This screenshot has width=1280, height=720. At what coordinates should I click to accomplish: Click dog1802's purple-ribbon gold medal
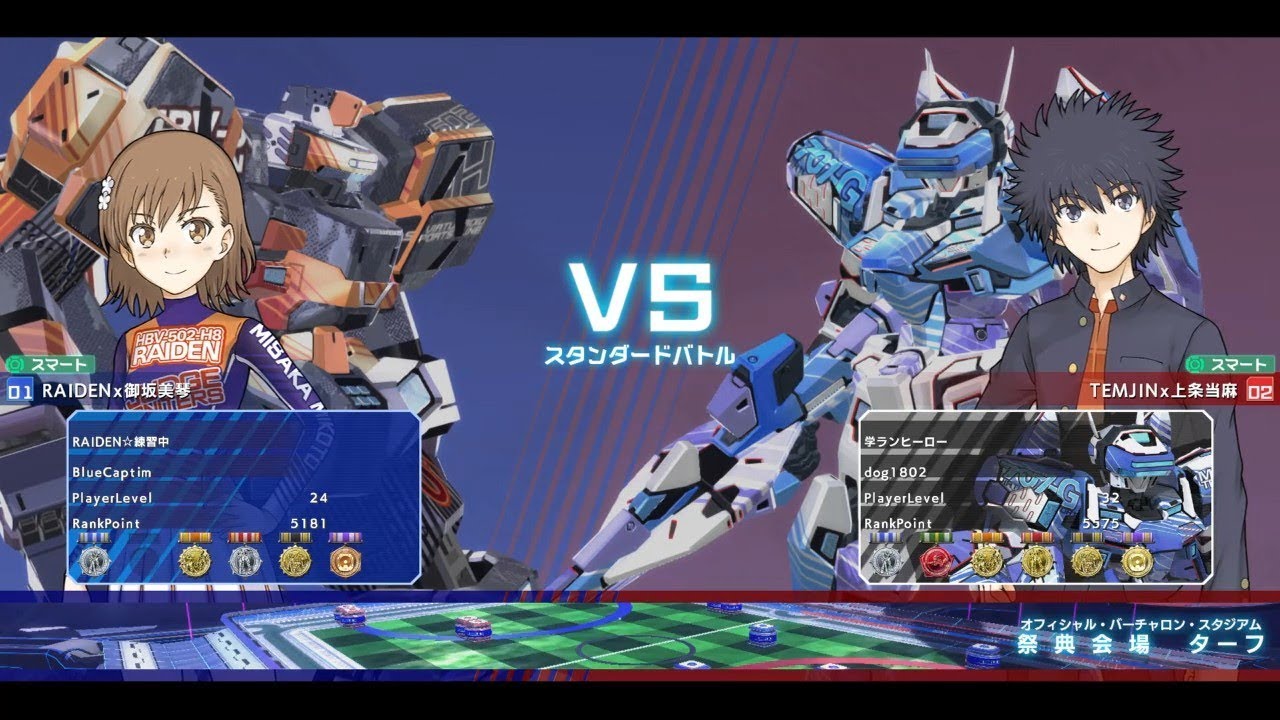1138,562
